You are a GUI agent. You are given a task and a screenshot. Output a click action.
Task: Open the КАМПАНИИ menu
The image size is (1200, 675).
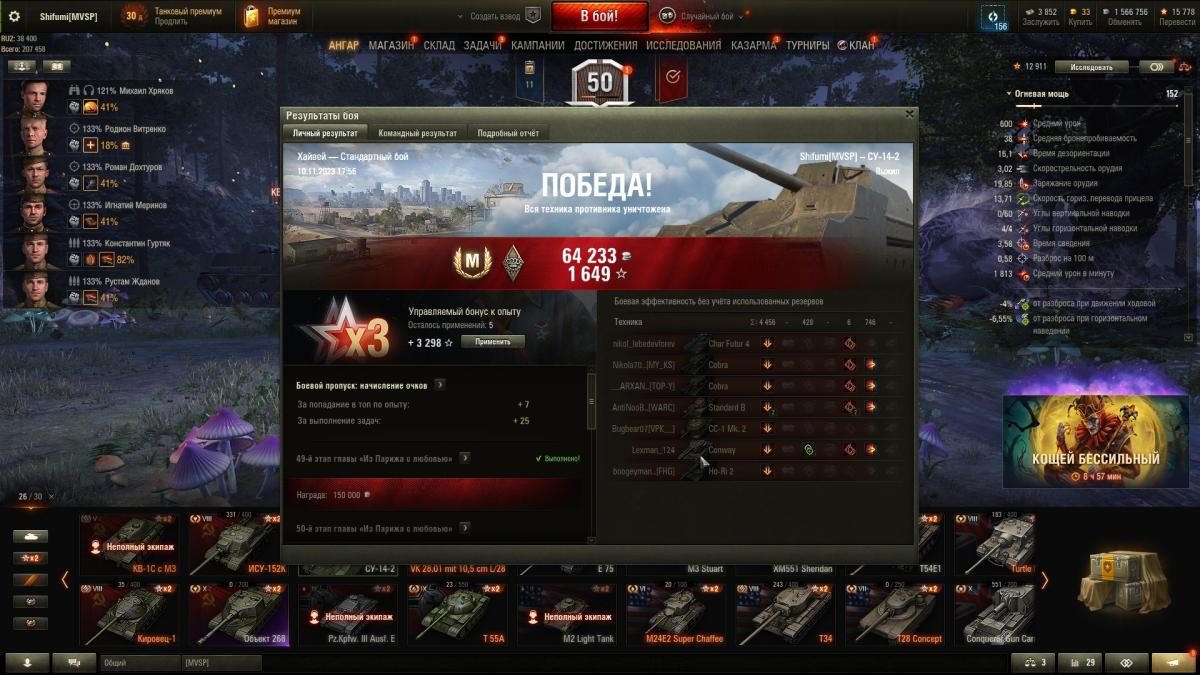(537, 45)
